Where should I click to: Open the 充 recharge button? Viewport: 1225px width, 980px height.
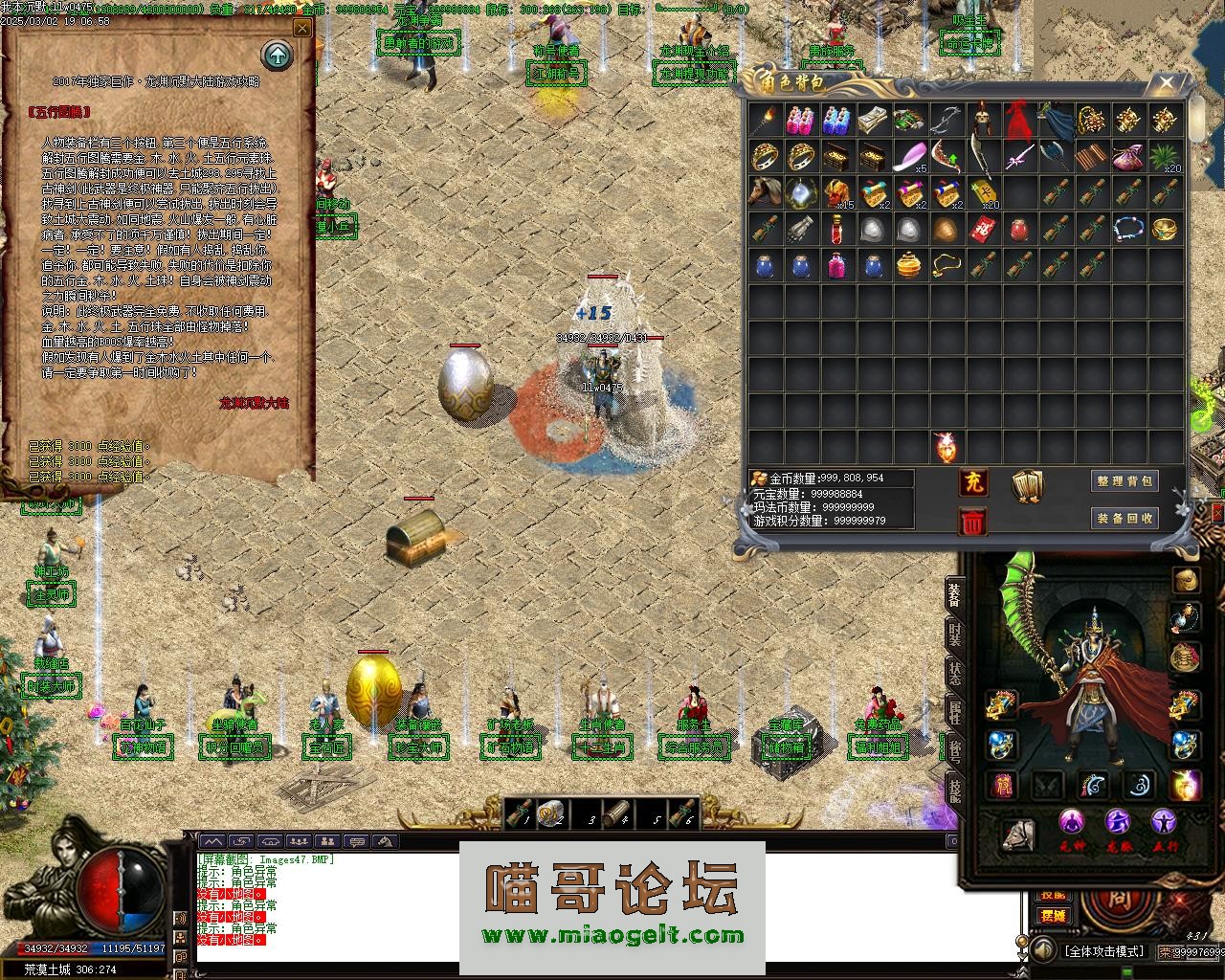click(972, 481)
